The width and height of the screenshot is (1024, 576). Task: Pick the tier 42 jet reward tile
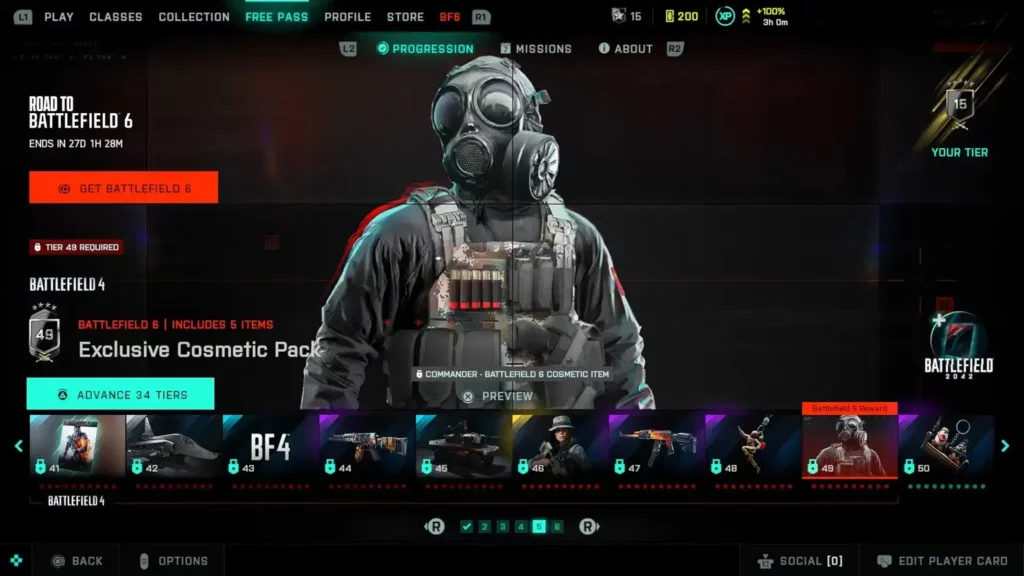(x=173, y=446)
